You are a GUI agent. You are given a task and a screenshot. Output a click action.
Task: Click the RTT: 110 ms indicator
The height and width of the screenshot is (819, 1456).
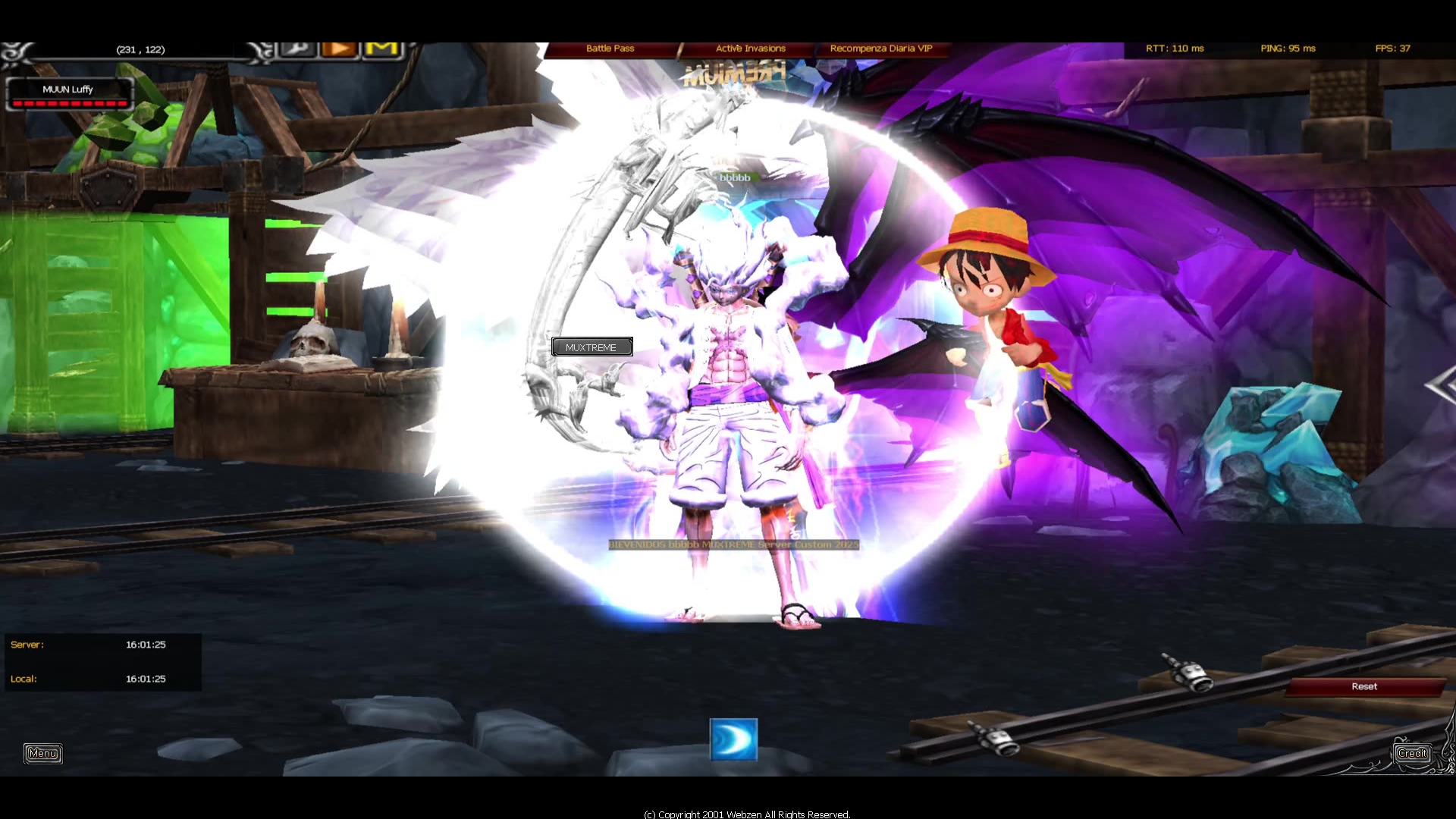click(x=1174, y=48)
